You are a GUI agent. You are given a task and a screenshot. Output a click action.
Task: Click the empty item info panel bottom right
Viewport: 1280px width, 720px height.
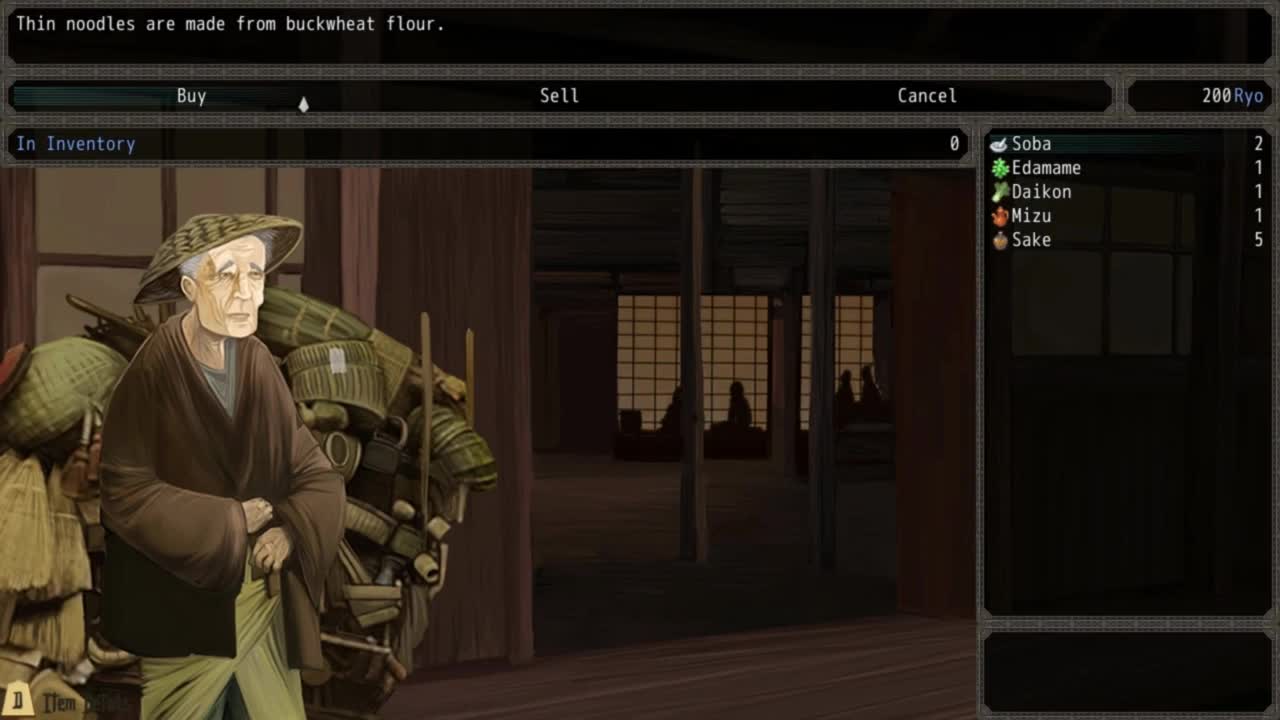point(1128,670)
